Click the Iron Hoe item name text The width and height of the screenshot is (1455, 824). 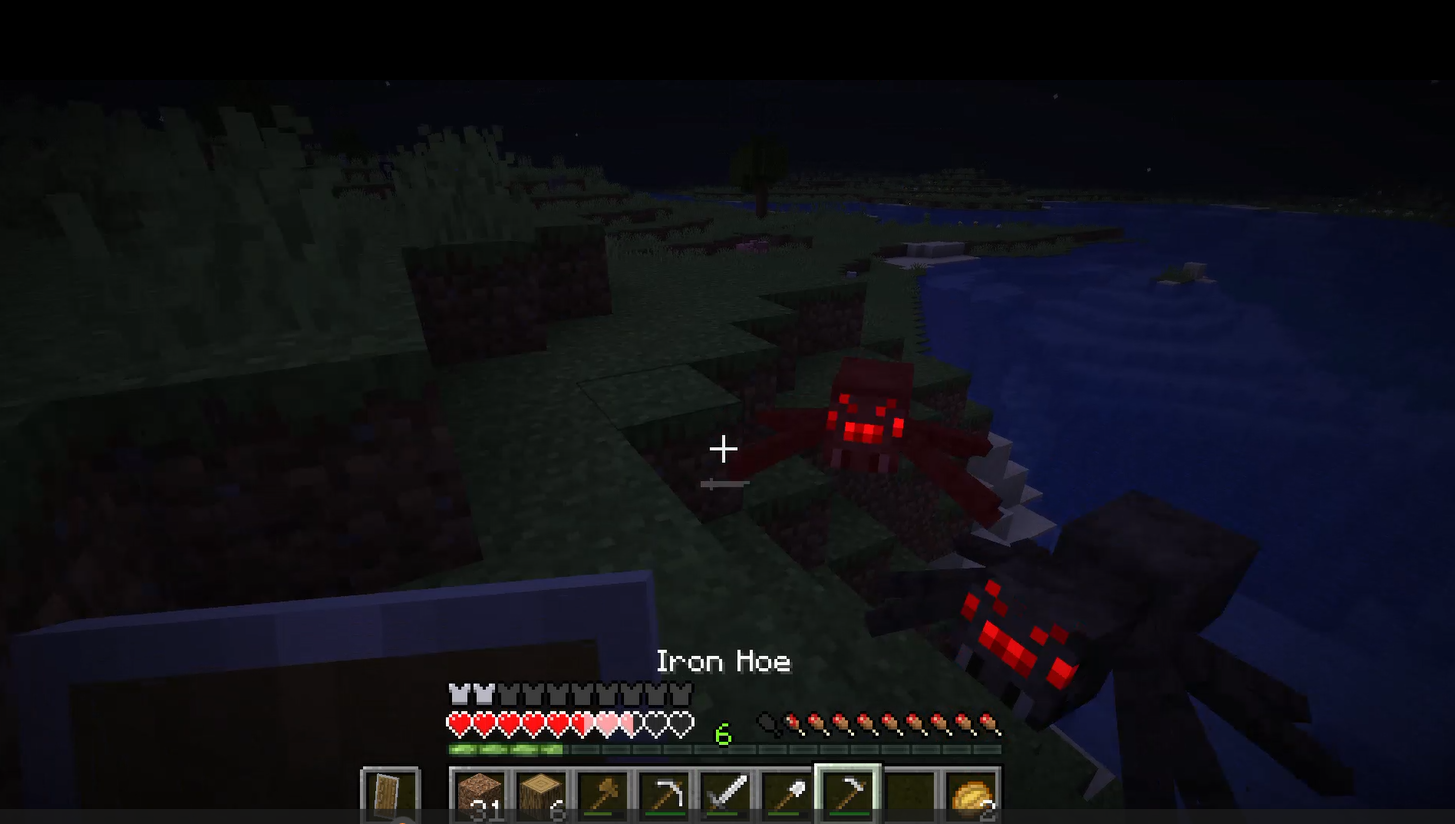(x=723, y=660)
